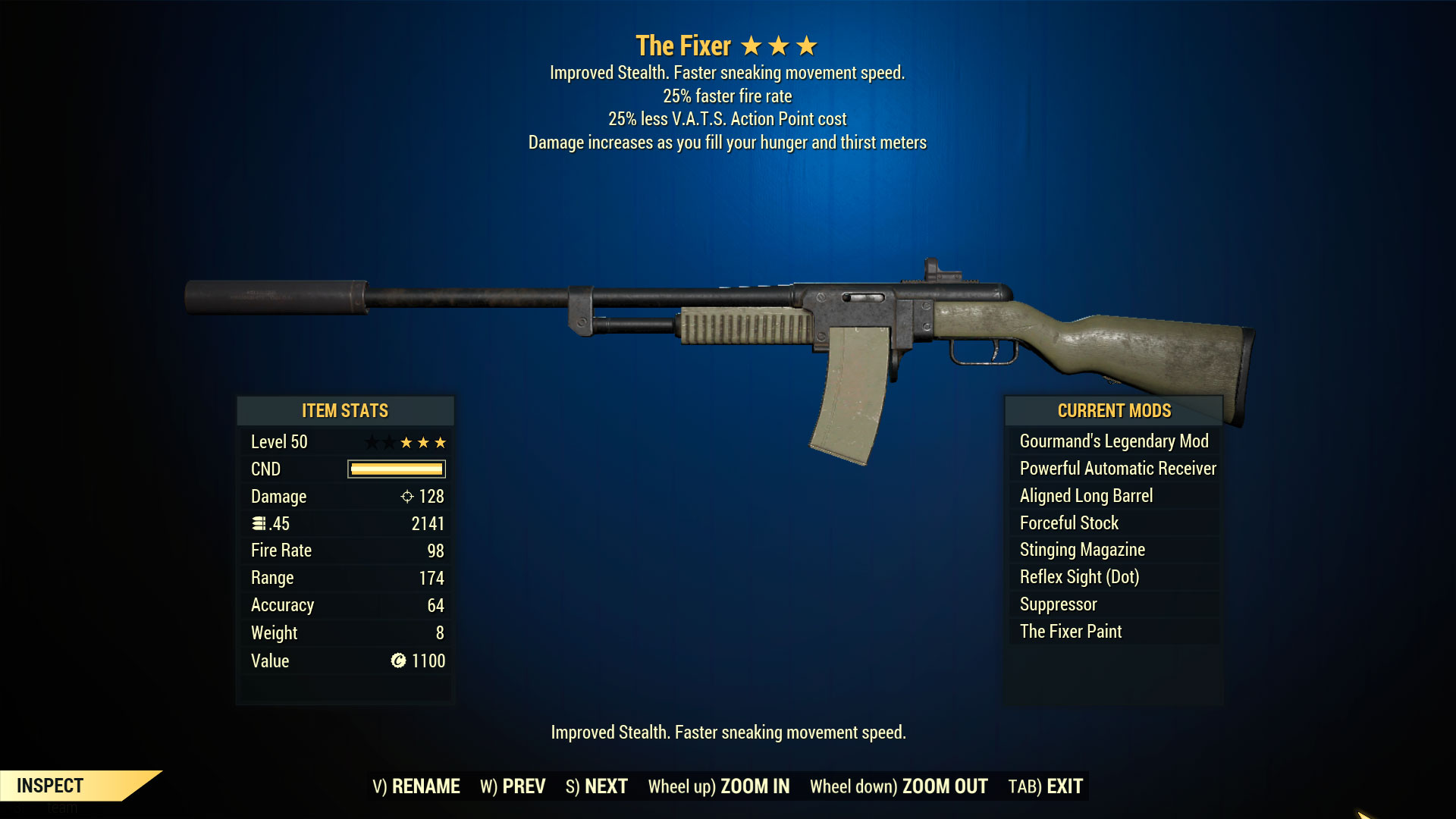Click a dimmed star next to Level 50
The image size is (1456, 819).
(375, 441)
